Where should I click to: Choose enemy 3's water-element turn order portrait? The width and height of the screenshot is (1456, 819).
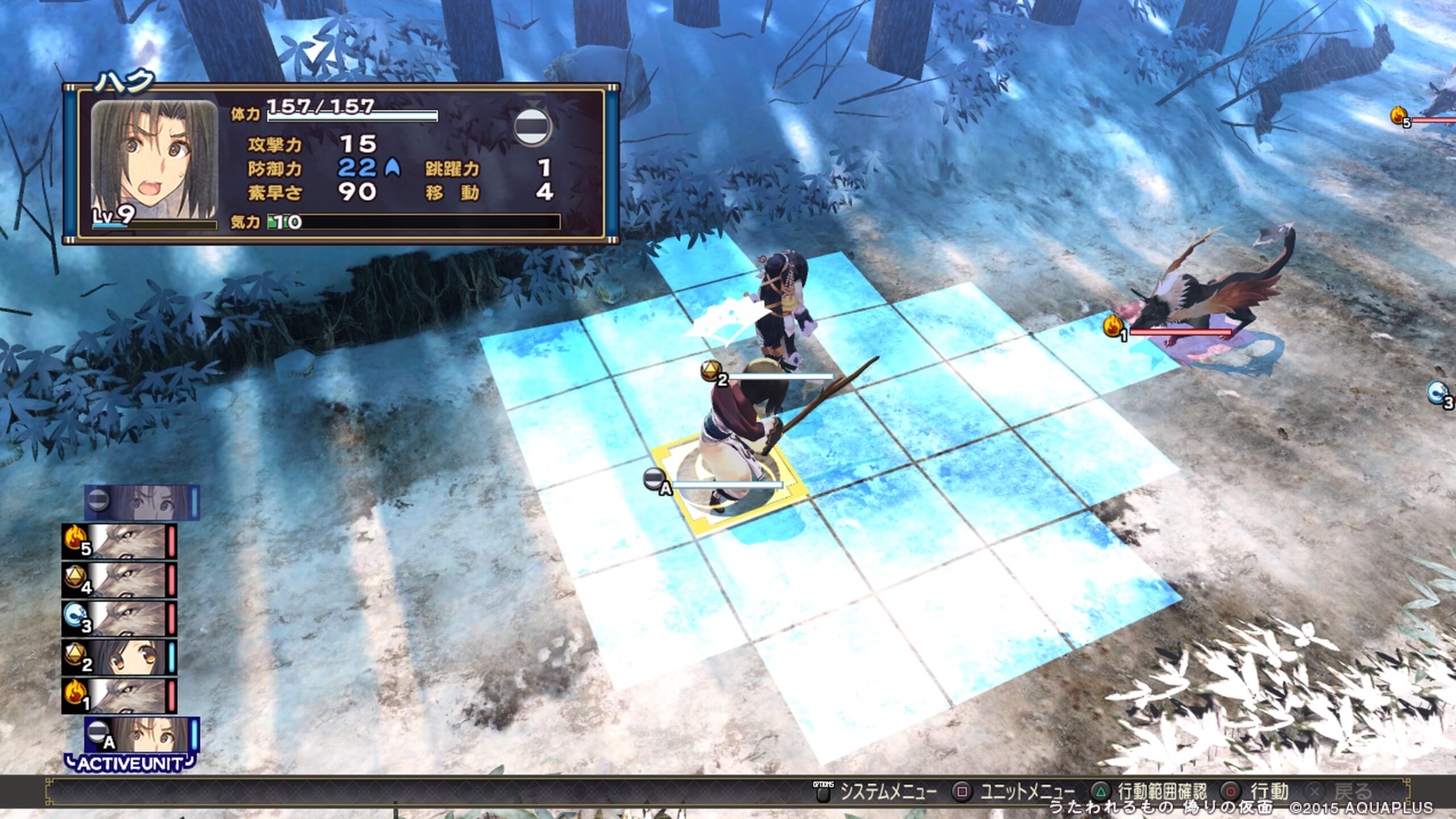119,618
